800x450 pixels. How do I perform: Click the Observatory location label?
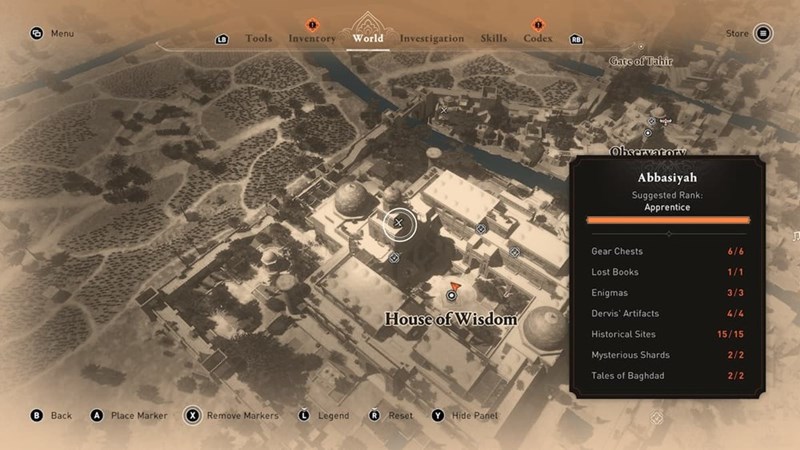tap(648, 152)
